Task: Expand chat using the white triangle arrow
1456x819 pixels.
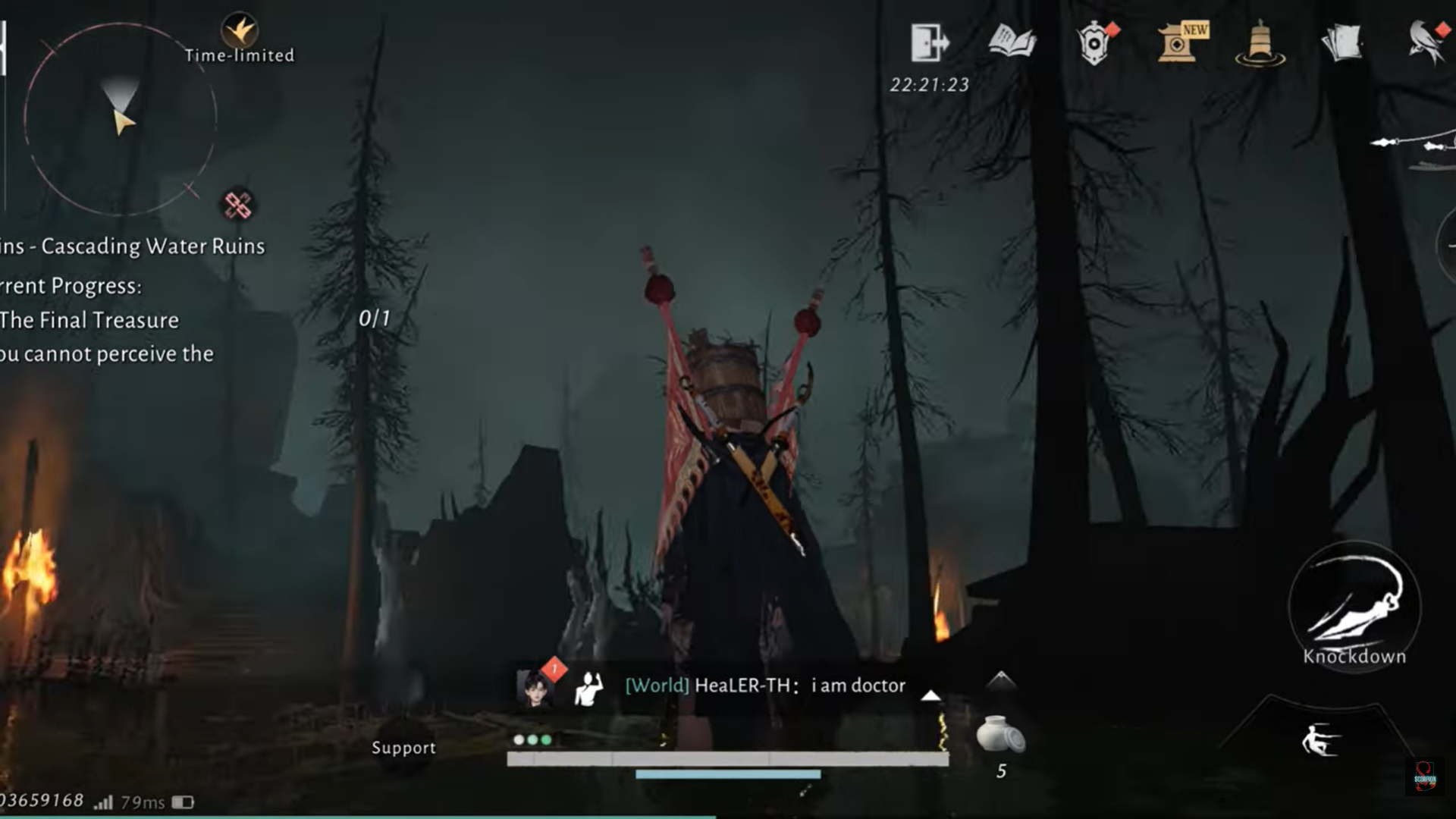Action: coord(929,695)
